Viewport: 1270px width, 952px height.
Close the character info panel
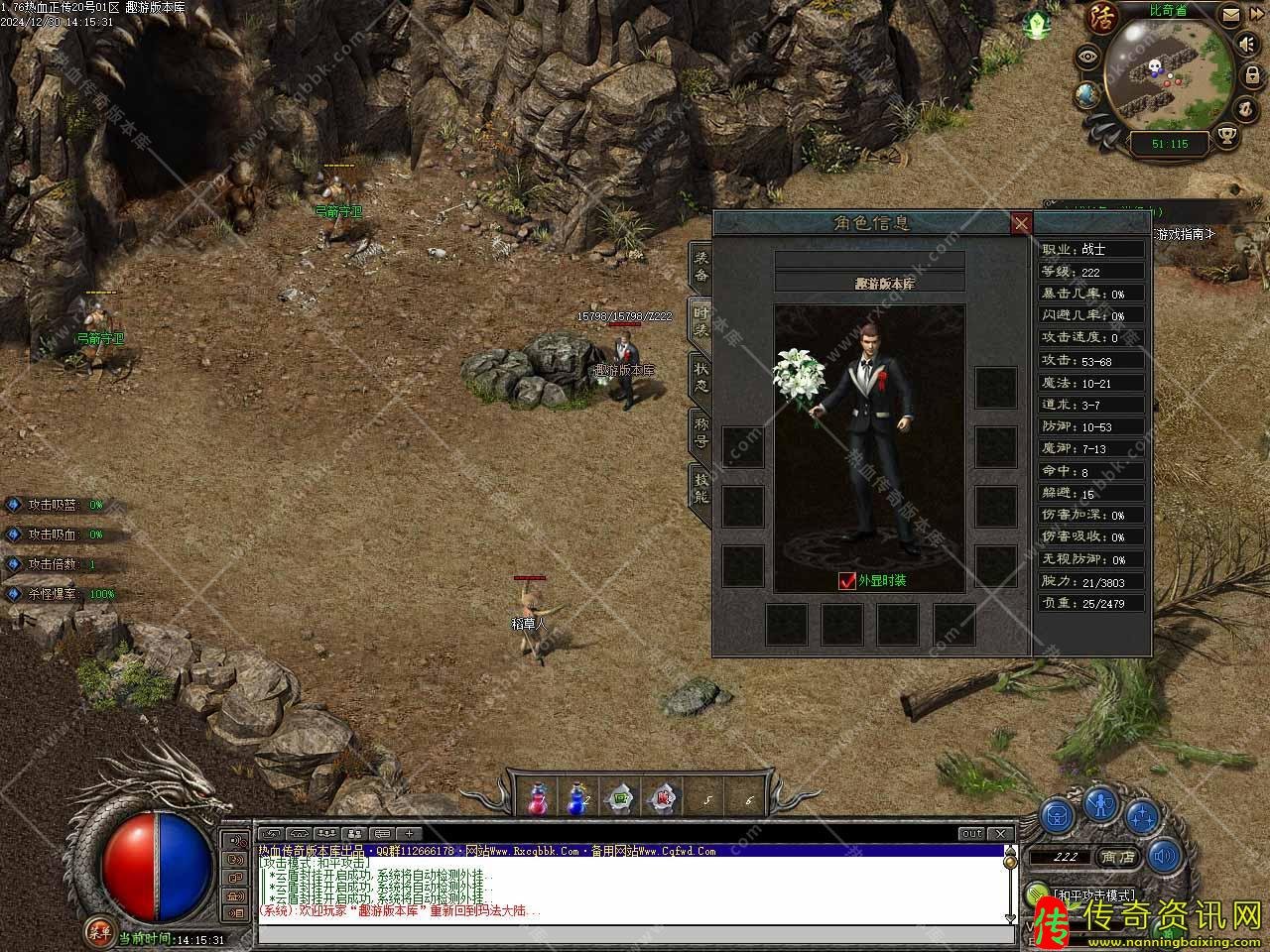pos(1021,223)
